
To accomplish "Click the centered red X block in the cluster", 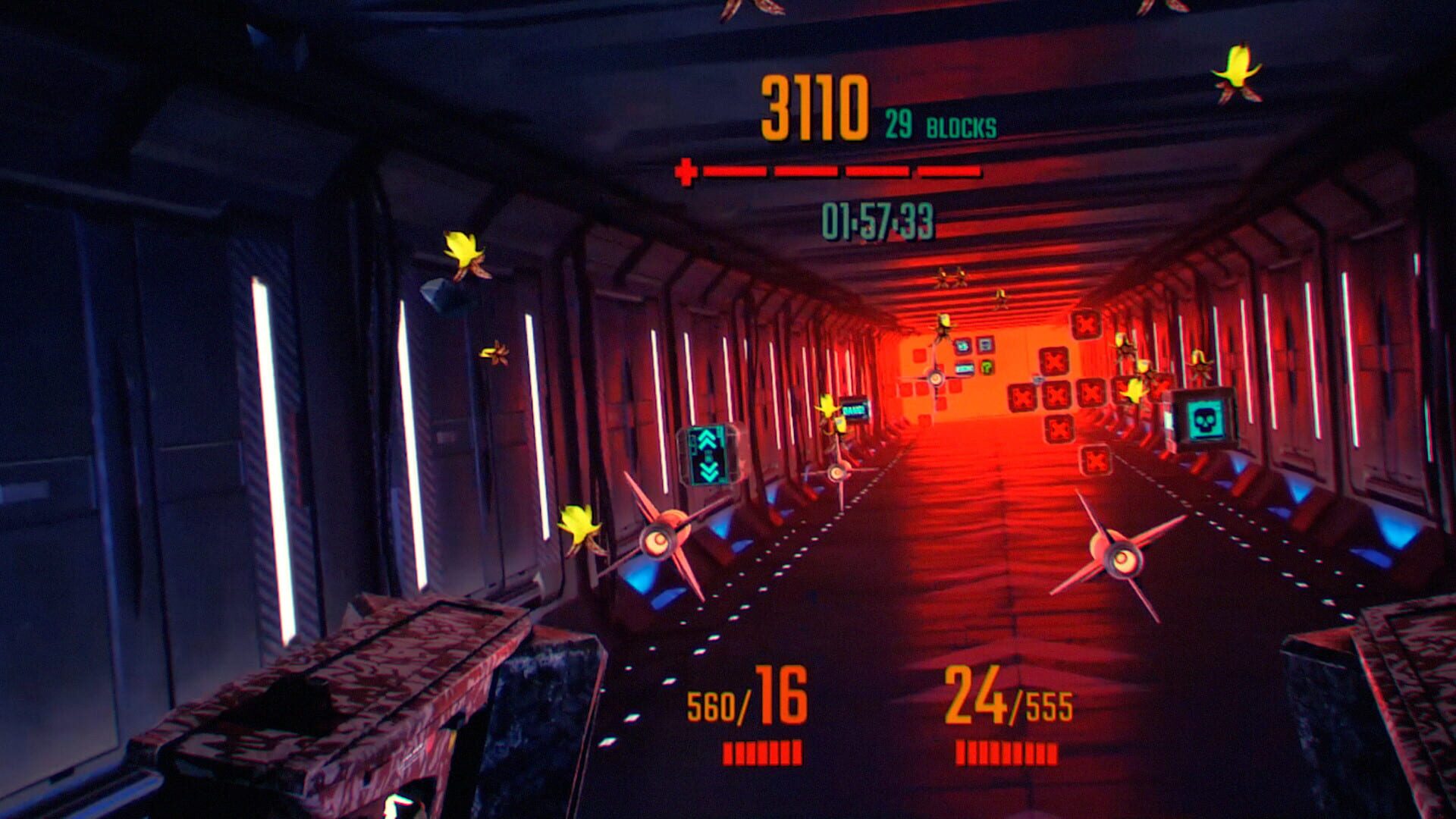I will (1057, 394).
